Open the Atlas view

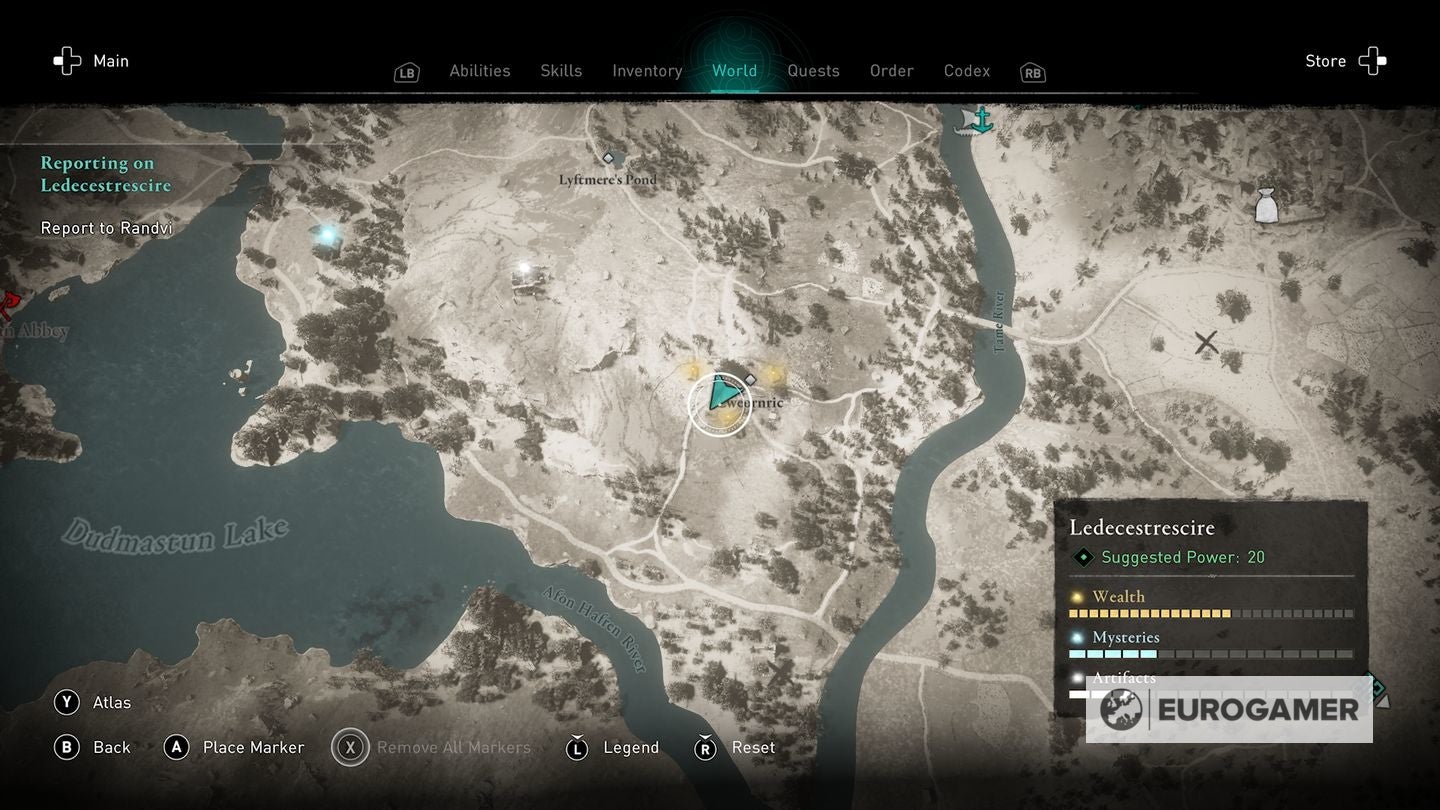click(93, 702)
